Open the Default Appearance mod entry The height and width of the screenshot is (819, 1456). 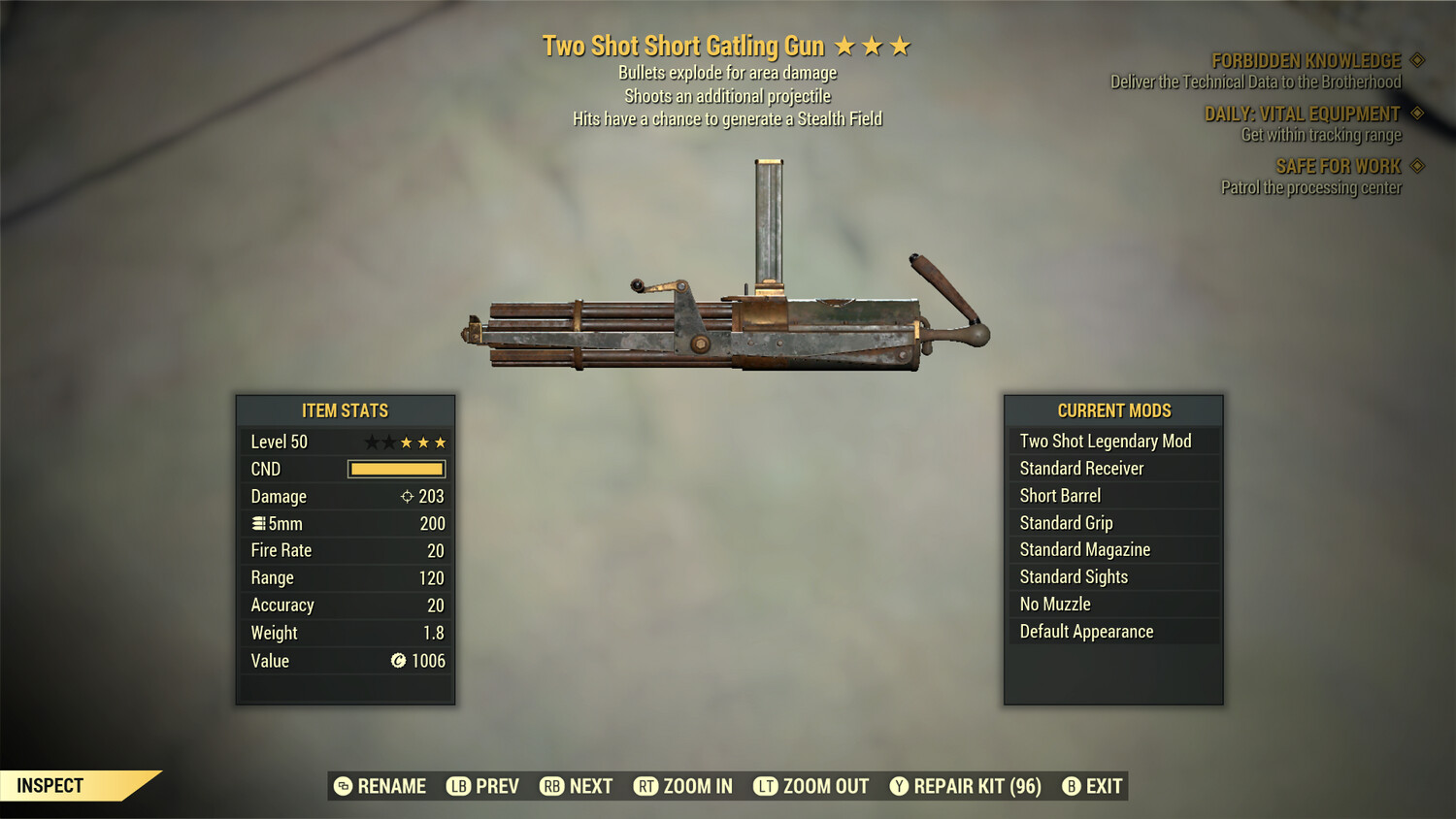1086,631
